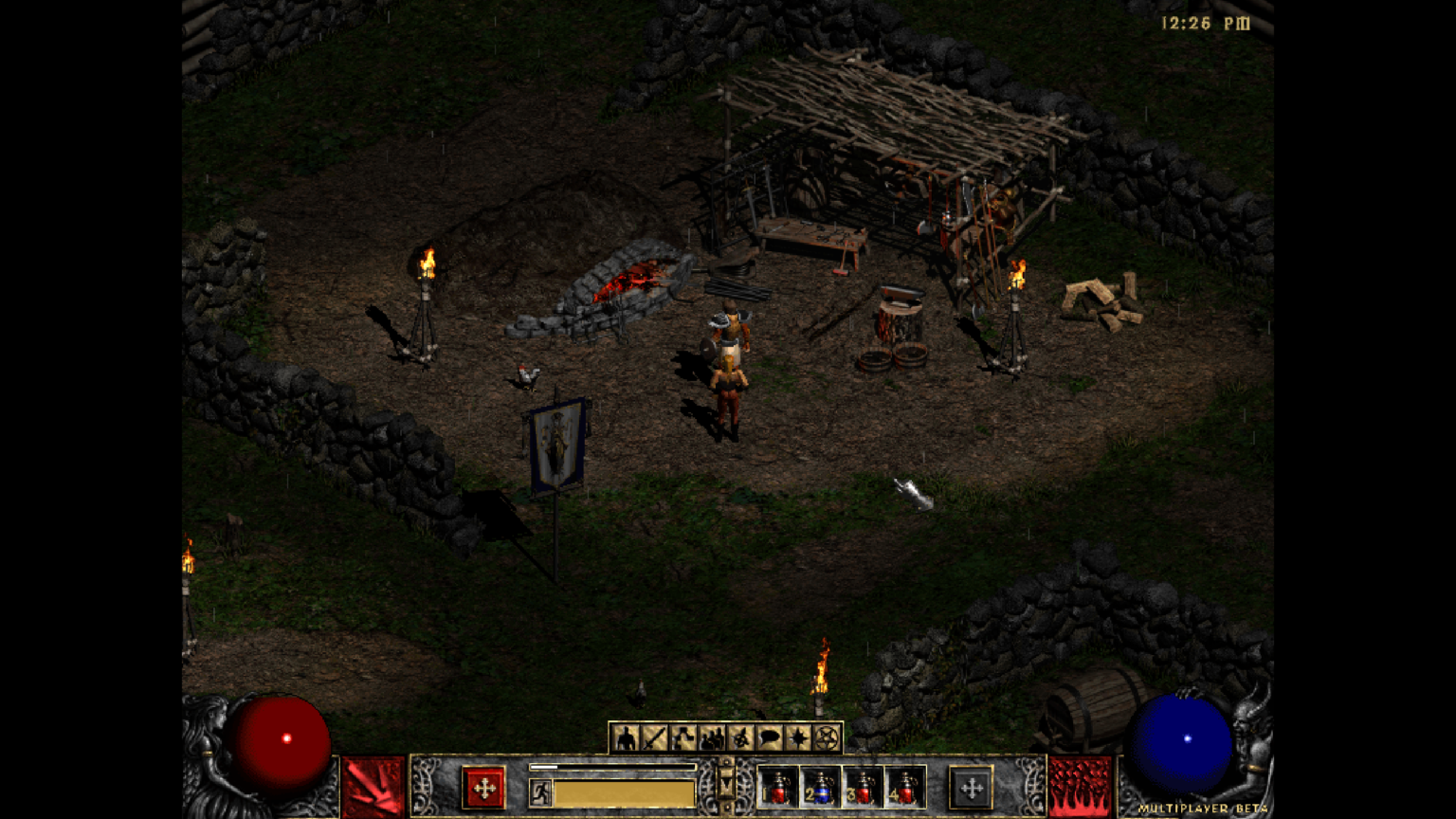Viewport: 1456px width, 819px height.
Task: Open inventory with the sword icon
Action: pyautogui.click(x=654, y=737)
